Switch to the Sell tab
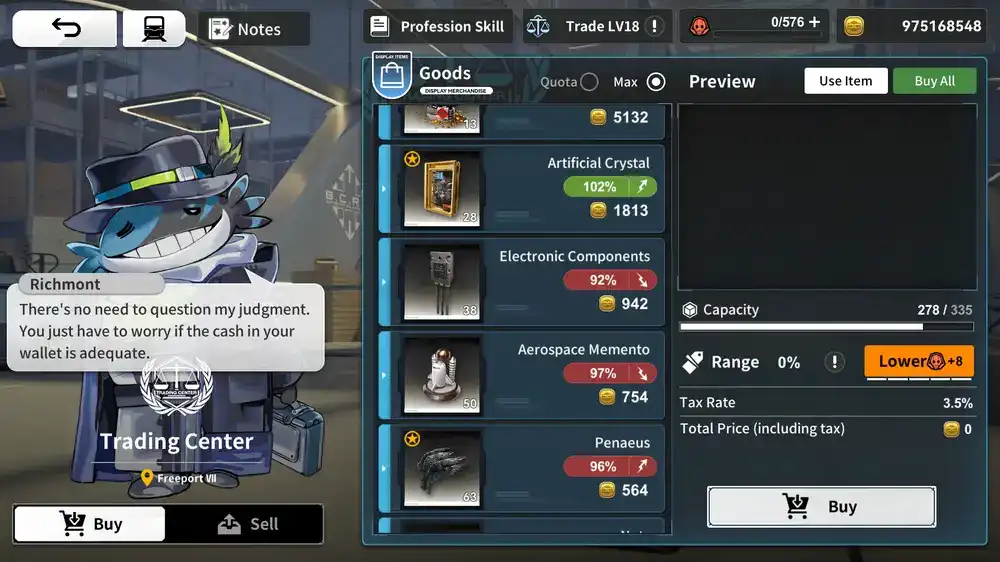 [246, 524]
